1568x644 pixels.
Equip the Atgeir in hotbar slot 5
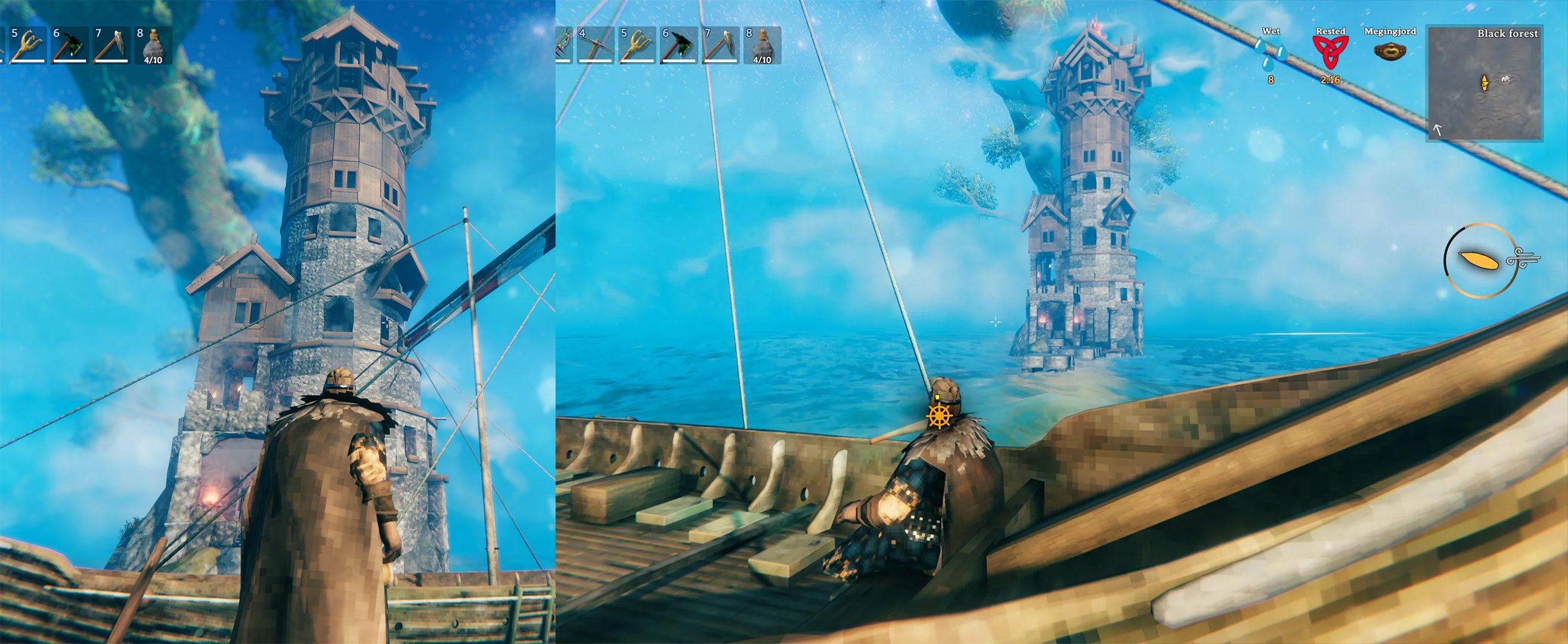pyautogui.click(x=638, y=47)
